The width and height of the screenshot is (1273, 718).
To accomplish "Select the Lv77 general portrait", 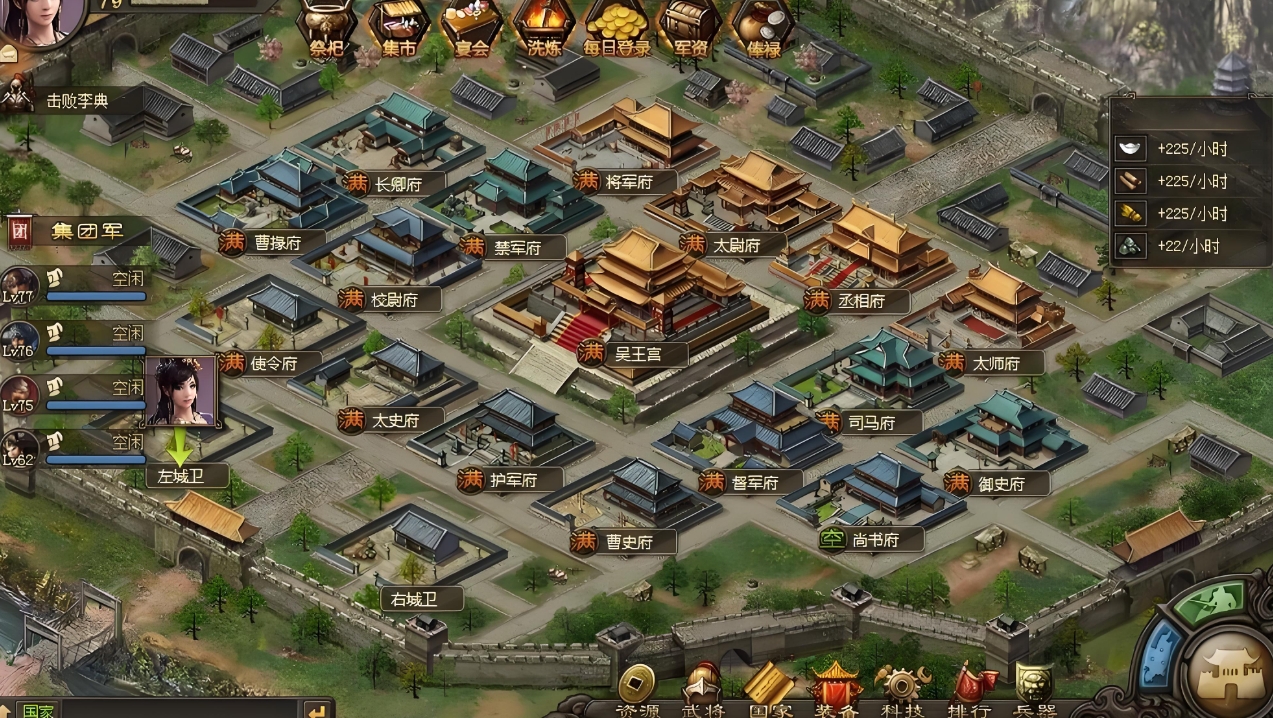I will click(19, 285).
